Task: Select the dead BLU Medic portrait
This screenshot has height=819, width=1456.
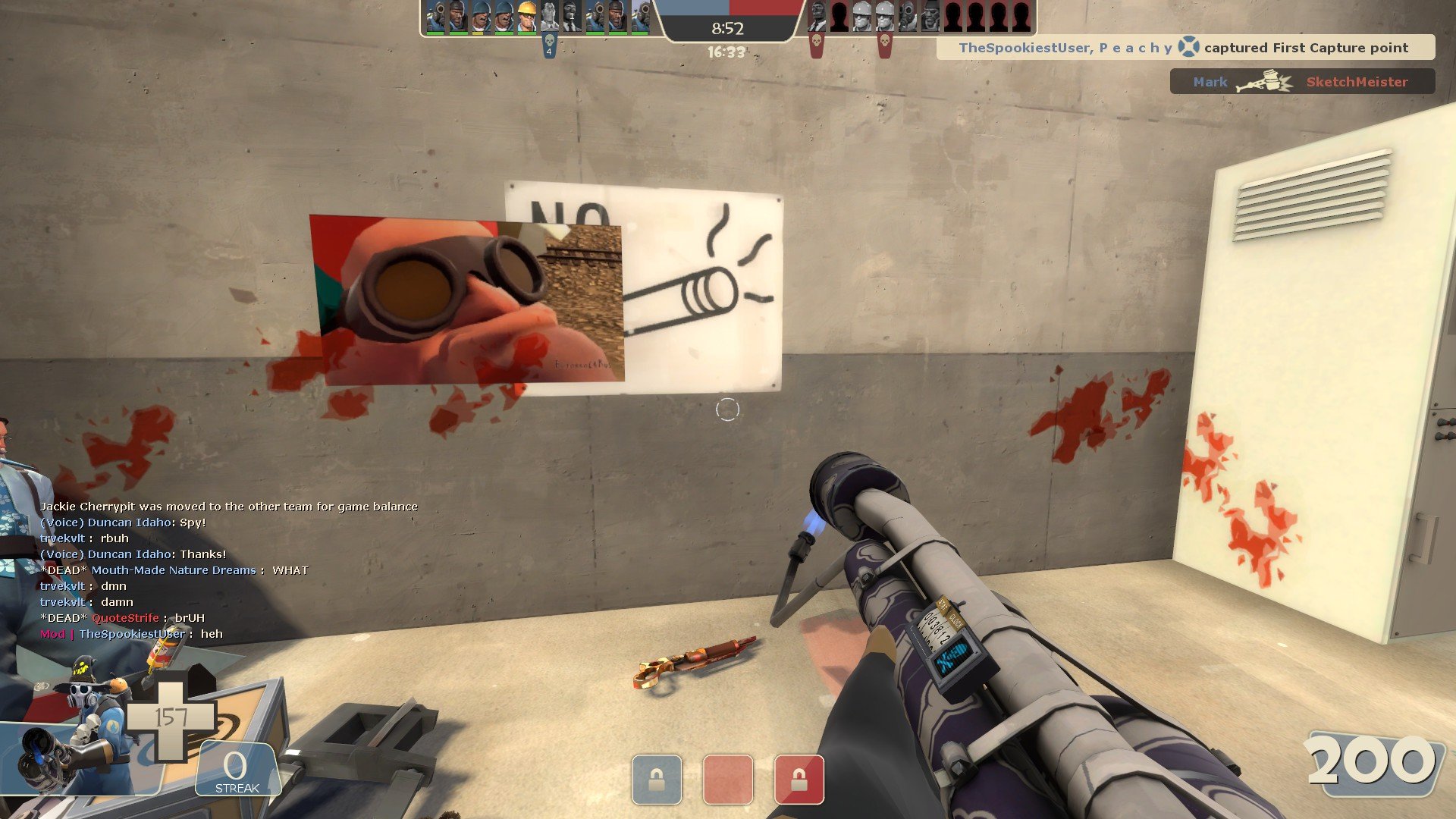Action: pos(550,17)
